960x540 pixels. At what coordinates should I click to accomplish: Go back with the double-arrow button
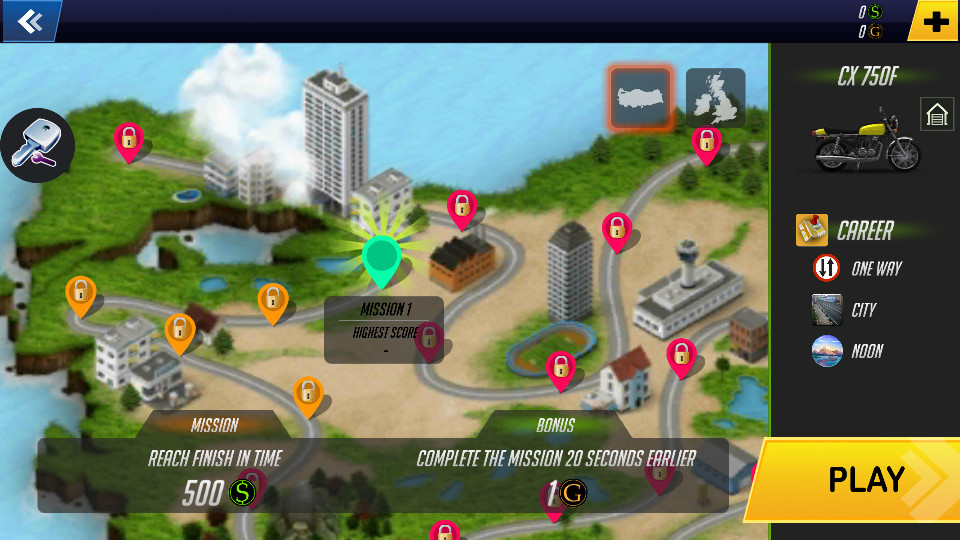29,20
